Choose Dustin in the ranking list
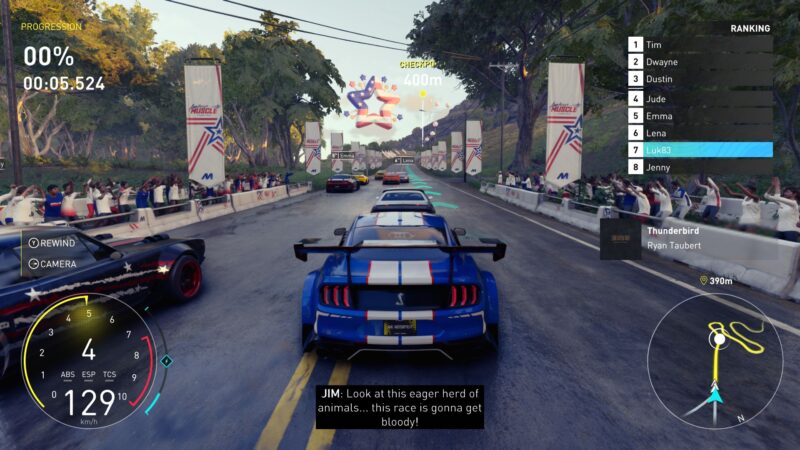 700,79
